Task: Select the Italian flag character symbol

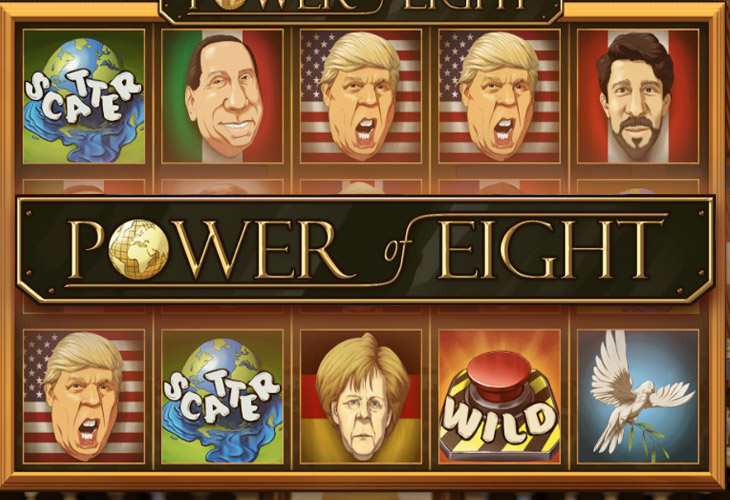Action: click(x=223, y=95)
